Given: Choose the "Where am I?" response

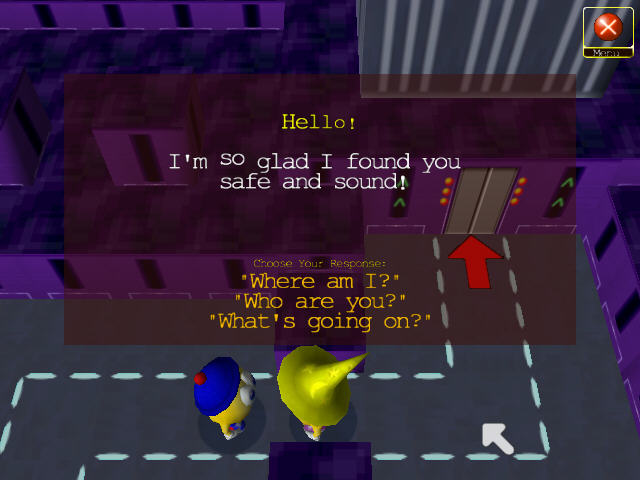Looking at the screenshot, I should (x=319, y=281).
